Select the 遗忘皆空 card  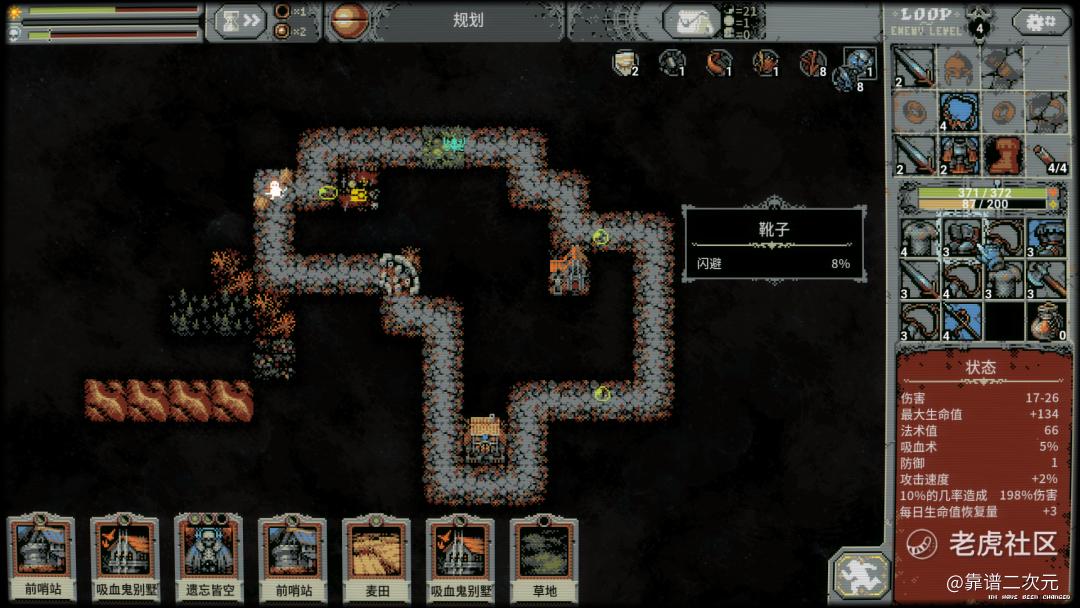click(209, 555)
